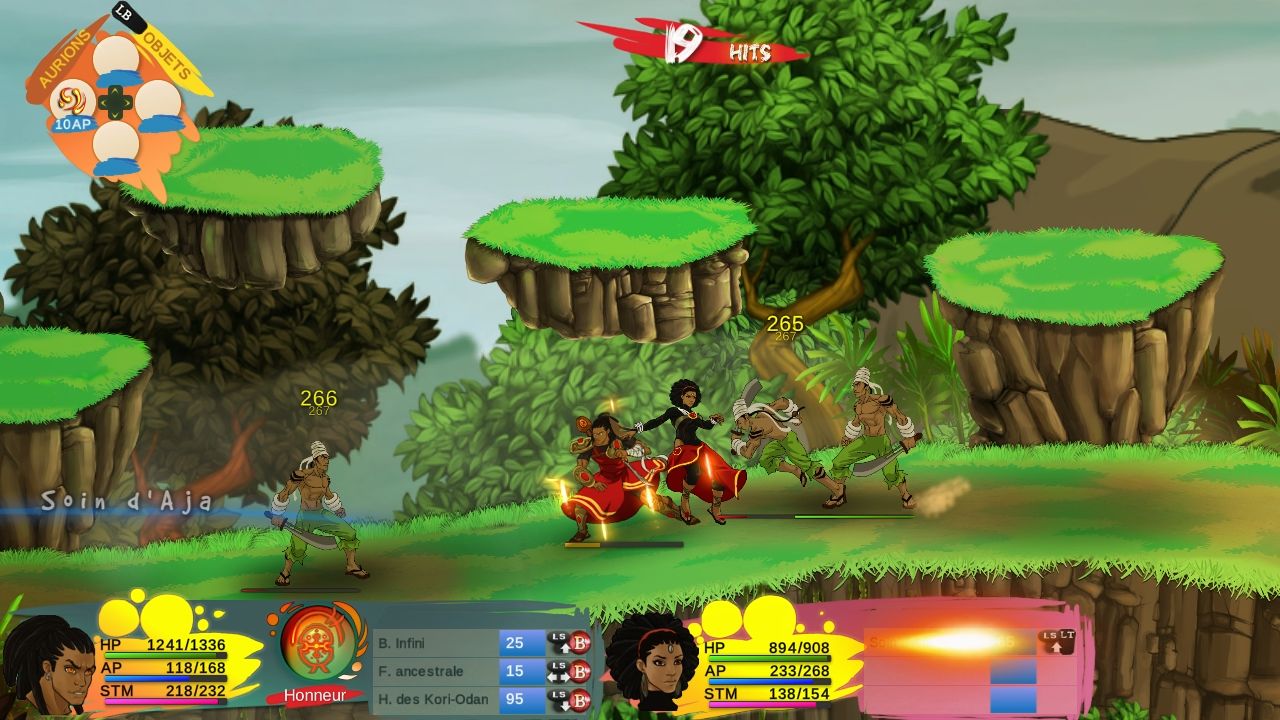Select the afro-haired heroine portrait
This screenshot has height=720, width=1280.
tap(654, 661)
